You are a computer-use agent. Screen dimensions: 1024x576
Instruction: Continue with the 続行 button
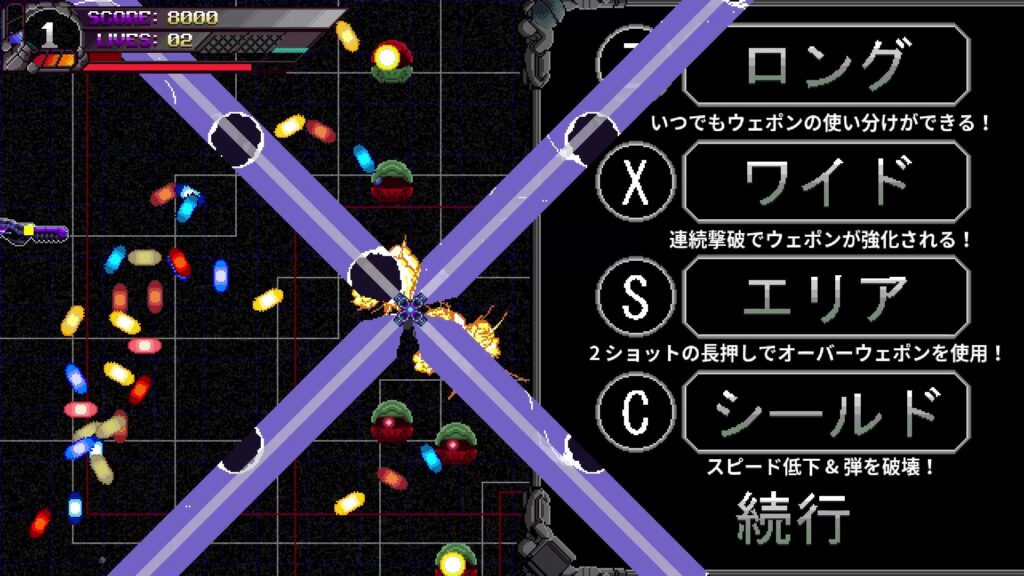coord(793,516)
